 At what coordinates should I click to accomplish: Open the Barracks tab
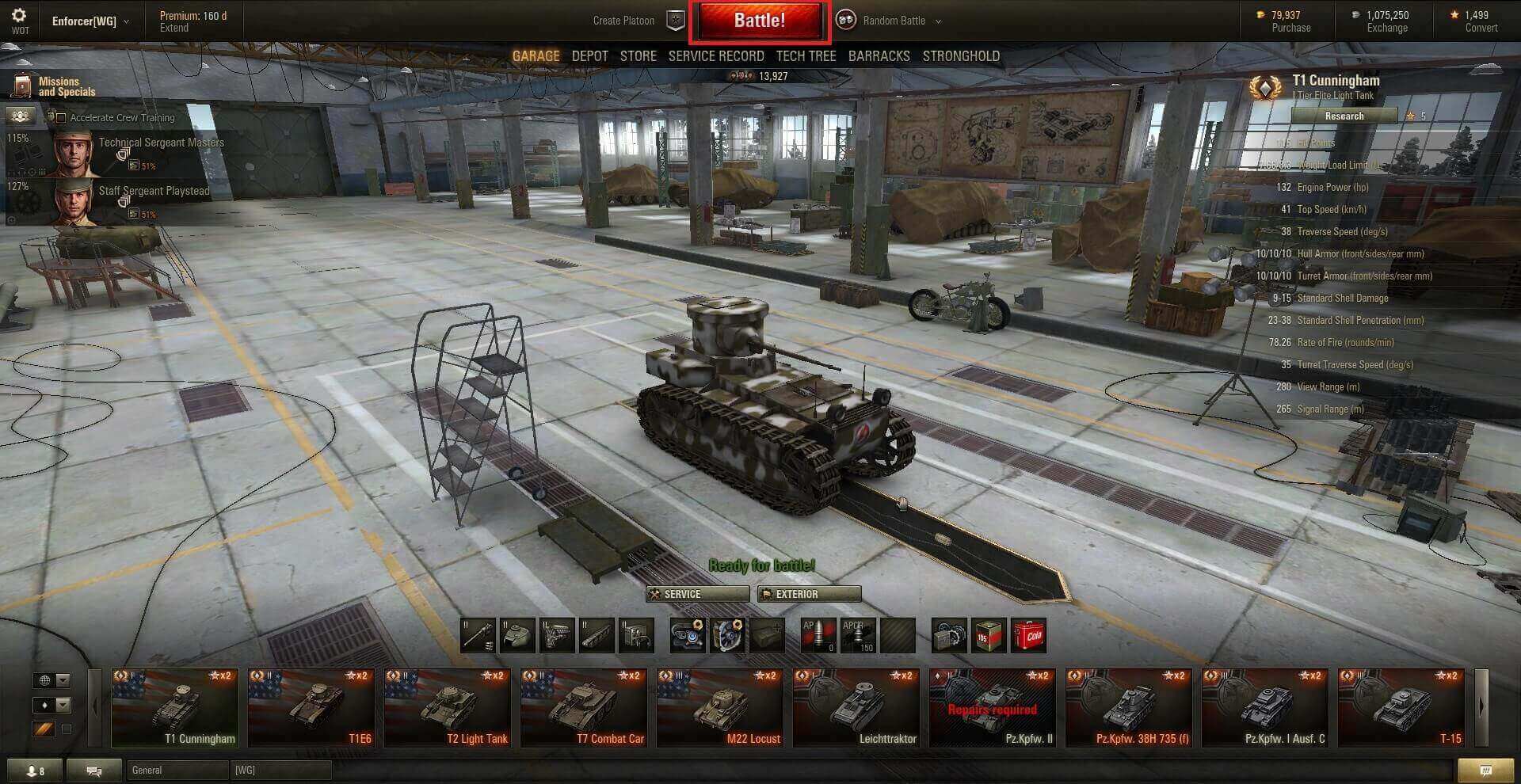[879, 56]
